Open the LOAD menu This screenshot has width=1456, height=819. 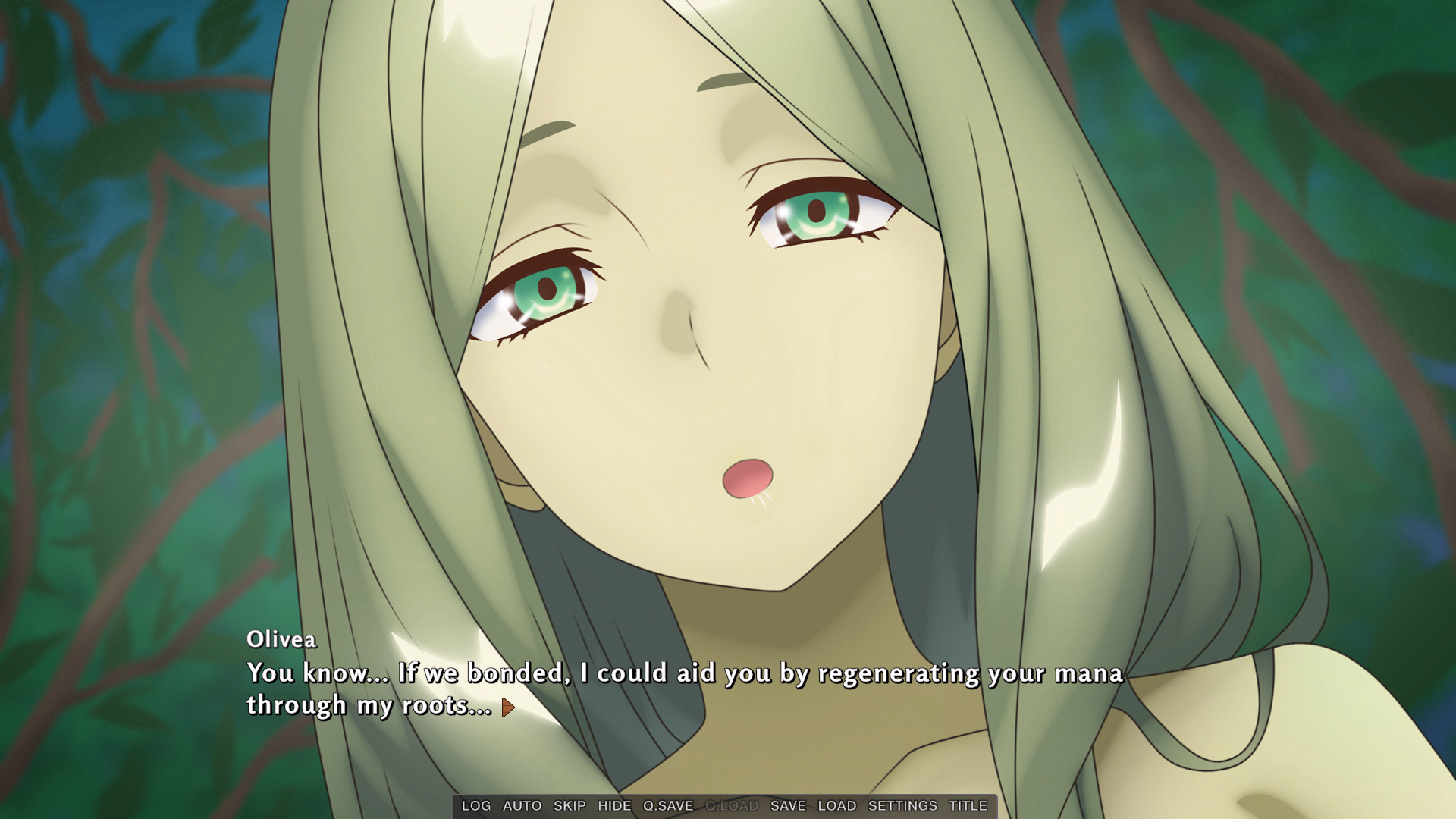(836, 806)
